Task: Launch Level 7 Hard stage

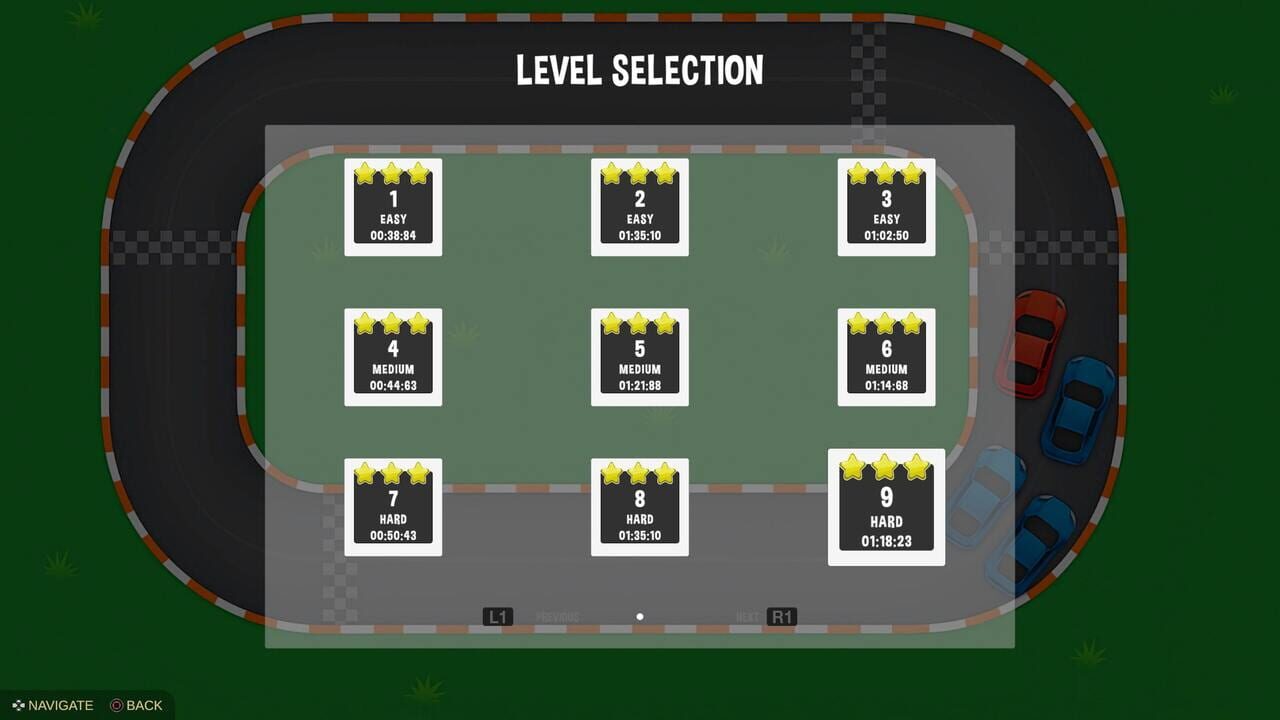Action: click(392, 506)
